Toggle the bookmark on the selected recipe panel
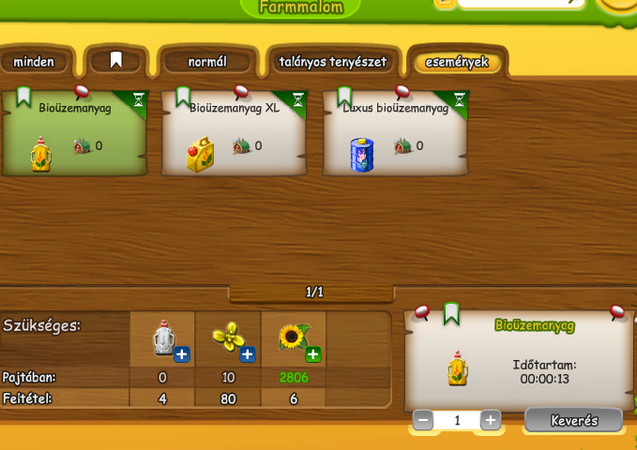The height and width of the screenshot is (450, 637). pyautogui.click(x=451, y=313)
